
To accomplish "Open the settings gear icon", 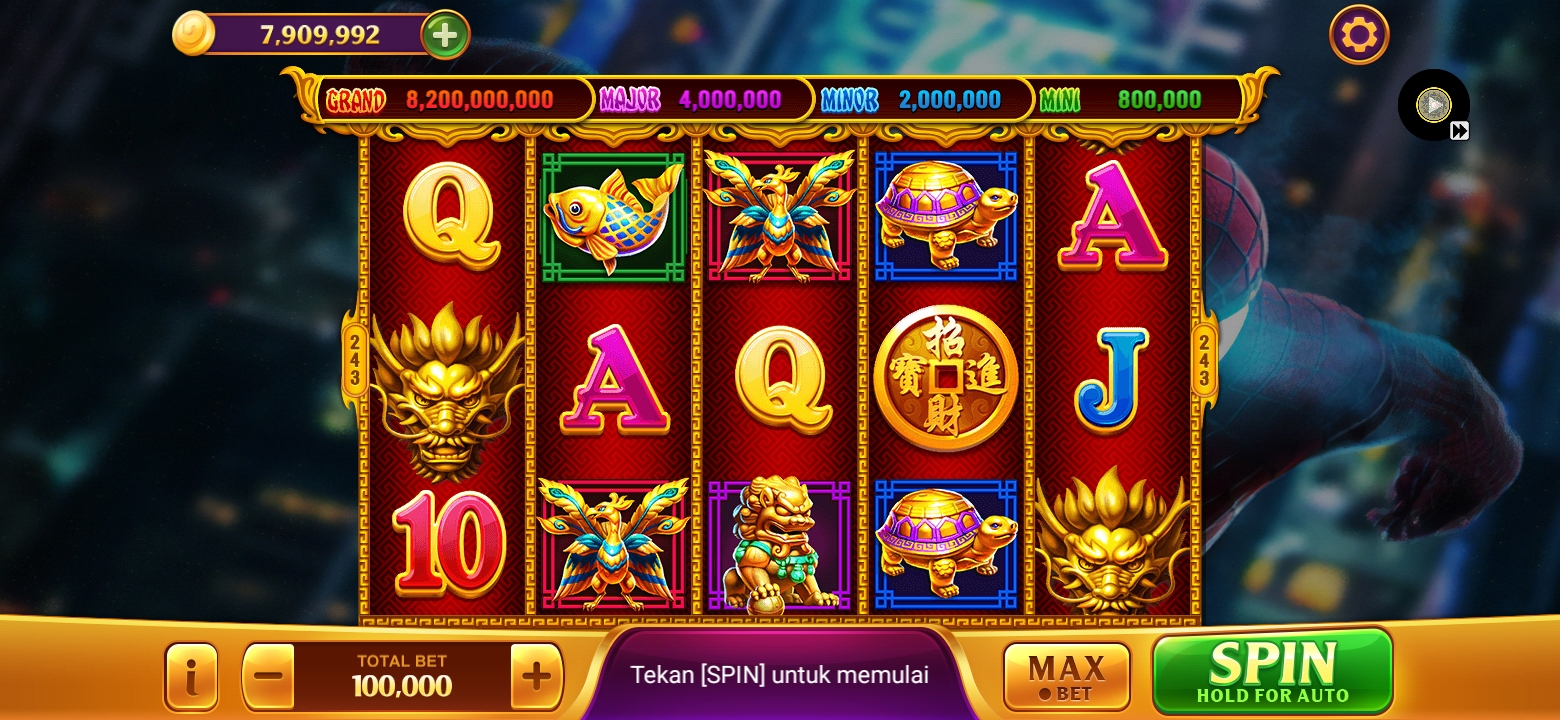I will coord(1358,34).
